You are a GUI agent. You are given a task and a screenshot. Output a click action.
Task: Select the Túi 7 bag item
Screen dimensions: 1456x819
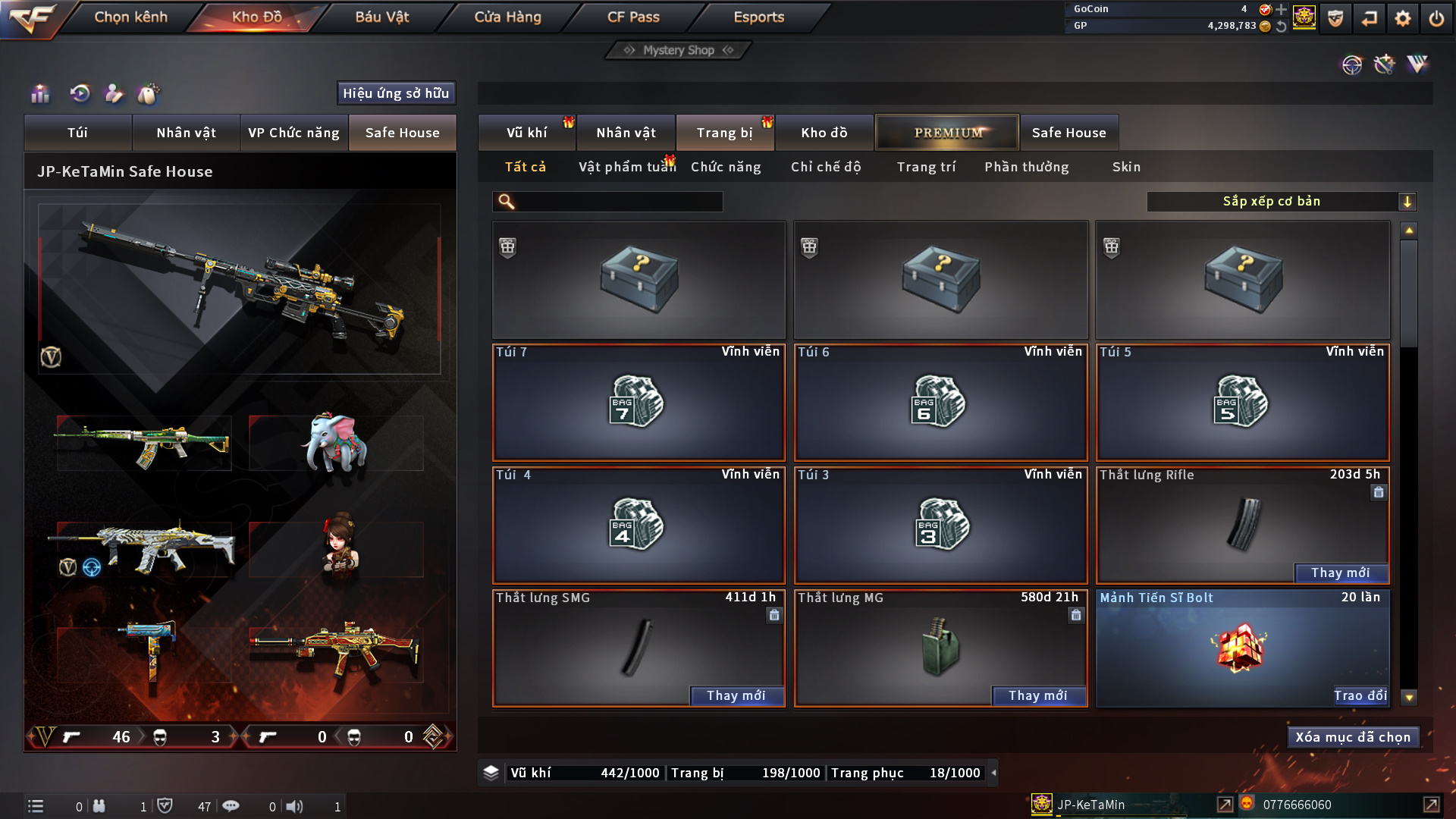[639, 403]
